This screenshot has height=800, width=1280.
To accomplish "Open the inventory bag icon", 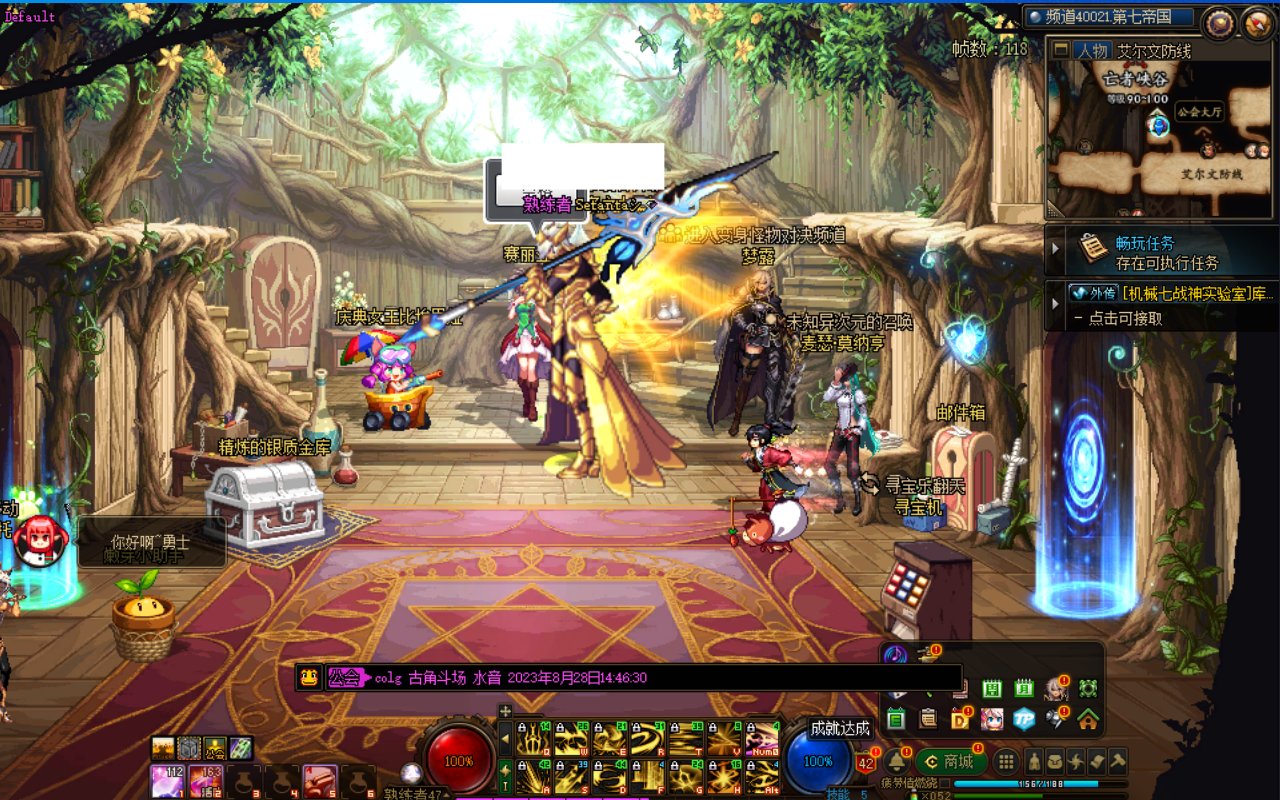I will pos(1056,761).
